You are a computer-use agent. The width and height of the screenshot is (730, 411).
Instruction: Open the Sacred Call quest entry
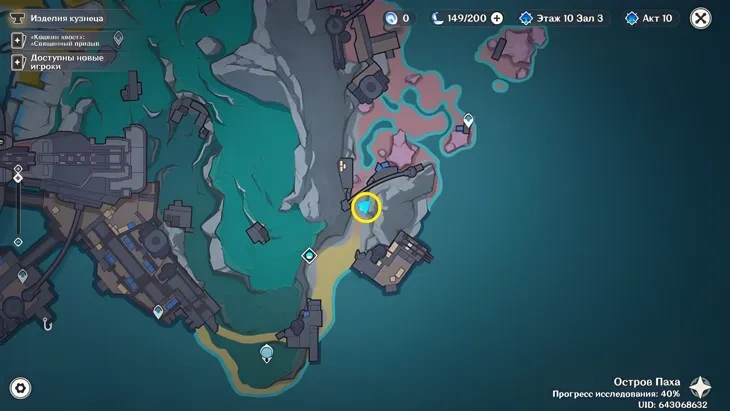click(67, 40)
